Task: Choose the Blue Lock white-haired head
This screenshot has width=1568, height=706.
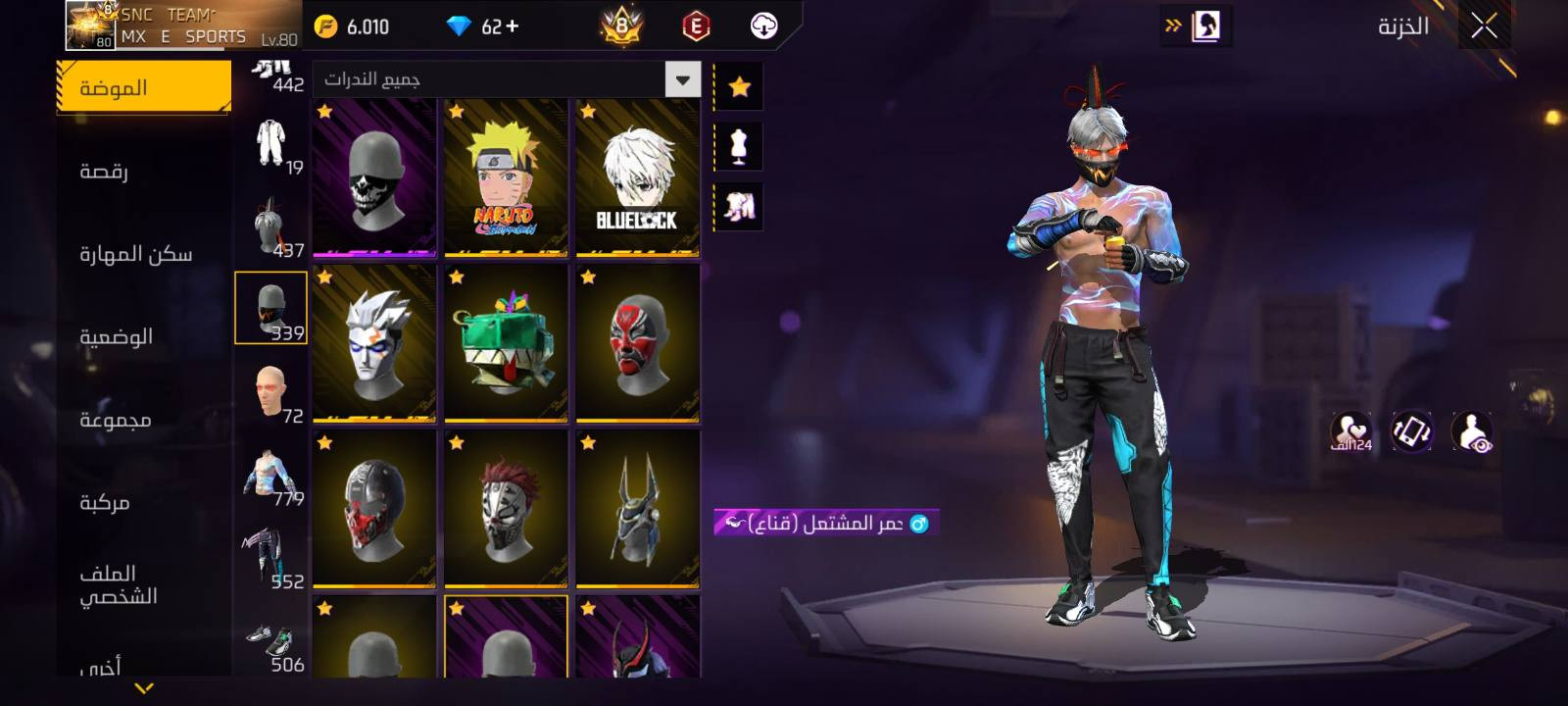Action: pyautogui.click(x=637, y=178)
